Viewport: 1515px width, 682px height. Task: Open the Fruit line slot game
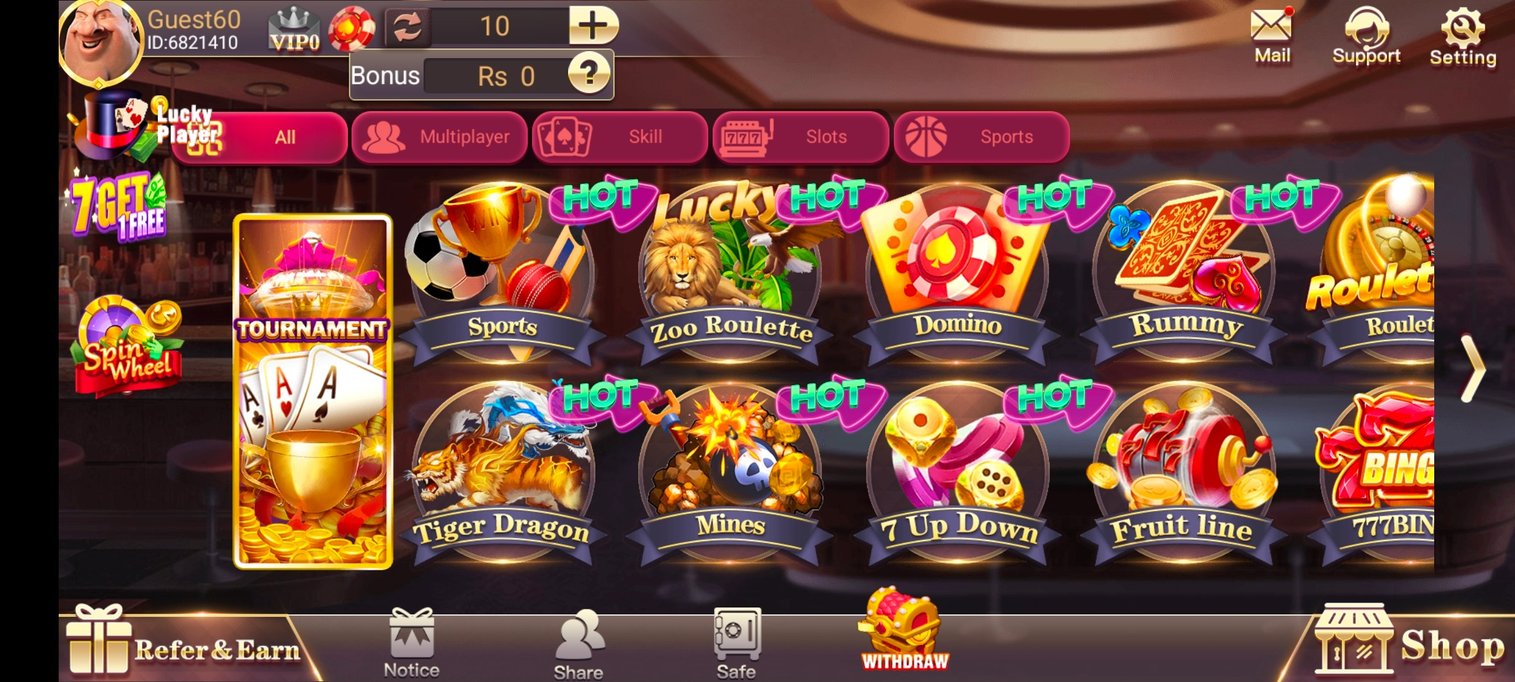1184,470
